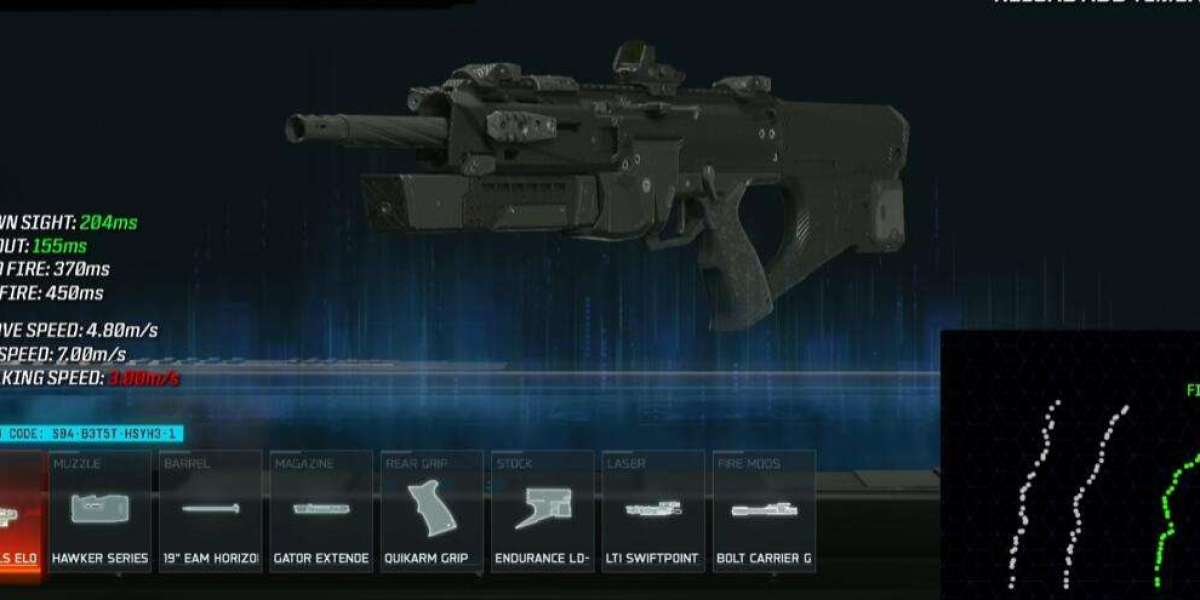The height and width of the screenshot is (600, 1200).
Task: Open the 19" EAM barrel attachment slot
Action: [x=211, y=512]
